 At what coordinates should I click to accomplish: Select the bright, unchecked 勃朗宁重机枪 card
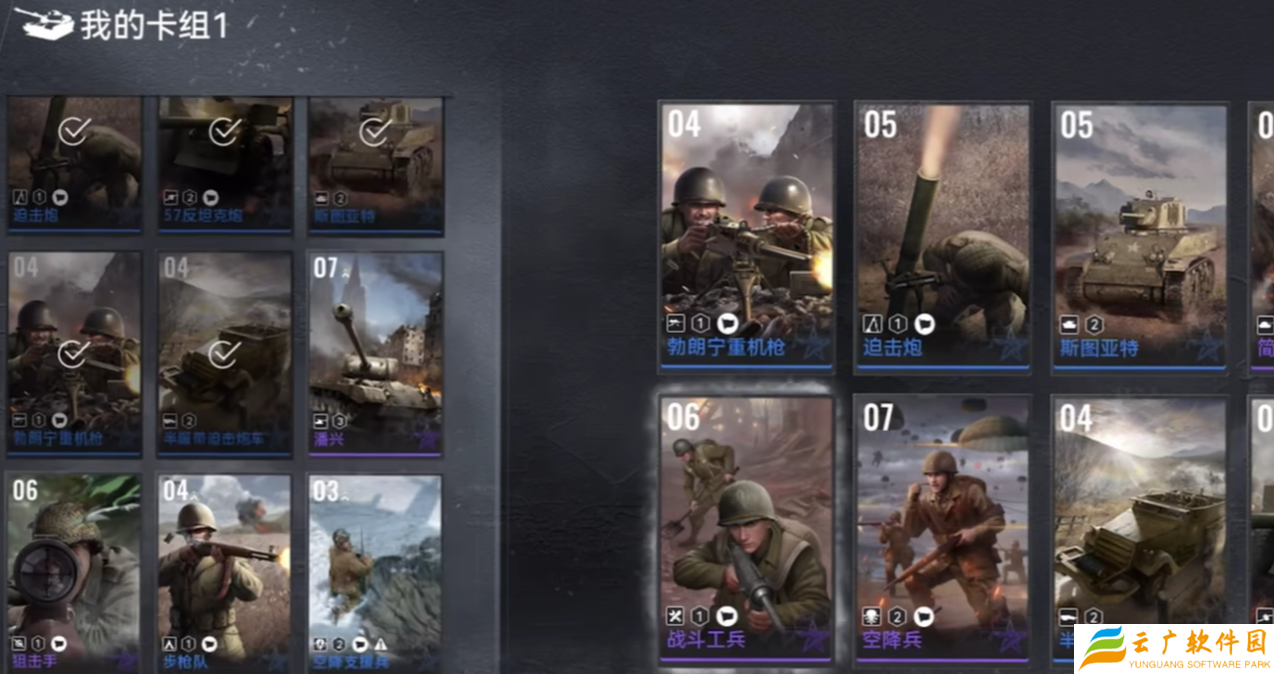pos(746,237)
